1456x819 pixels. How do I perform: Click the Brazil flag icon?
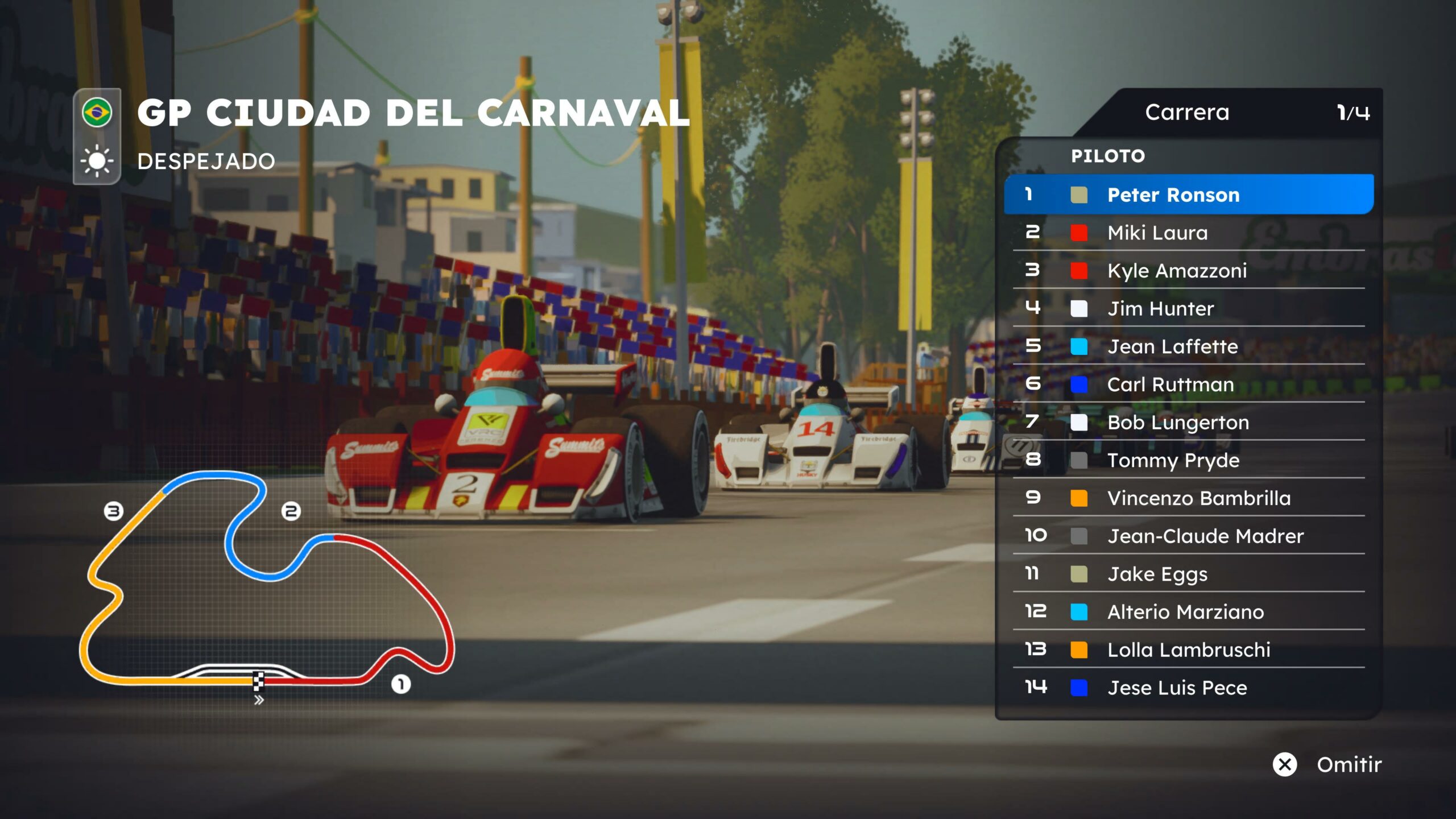tap(97, 112)
